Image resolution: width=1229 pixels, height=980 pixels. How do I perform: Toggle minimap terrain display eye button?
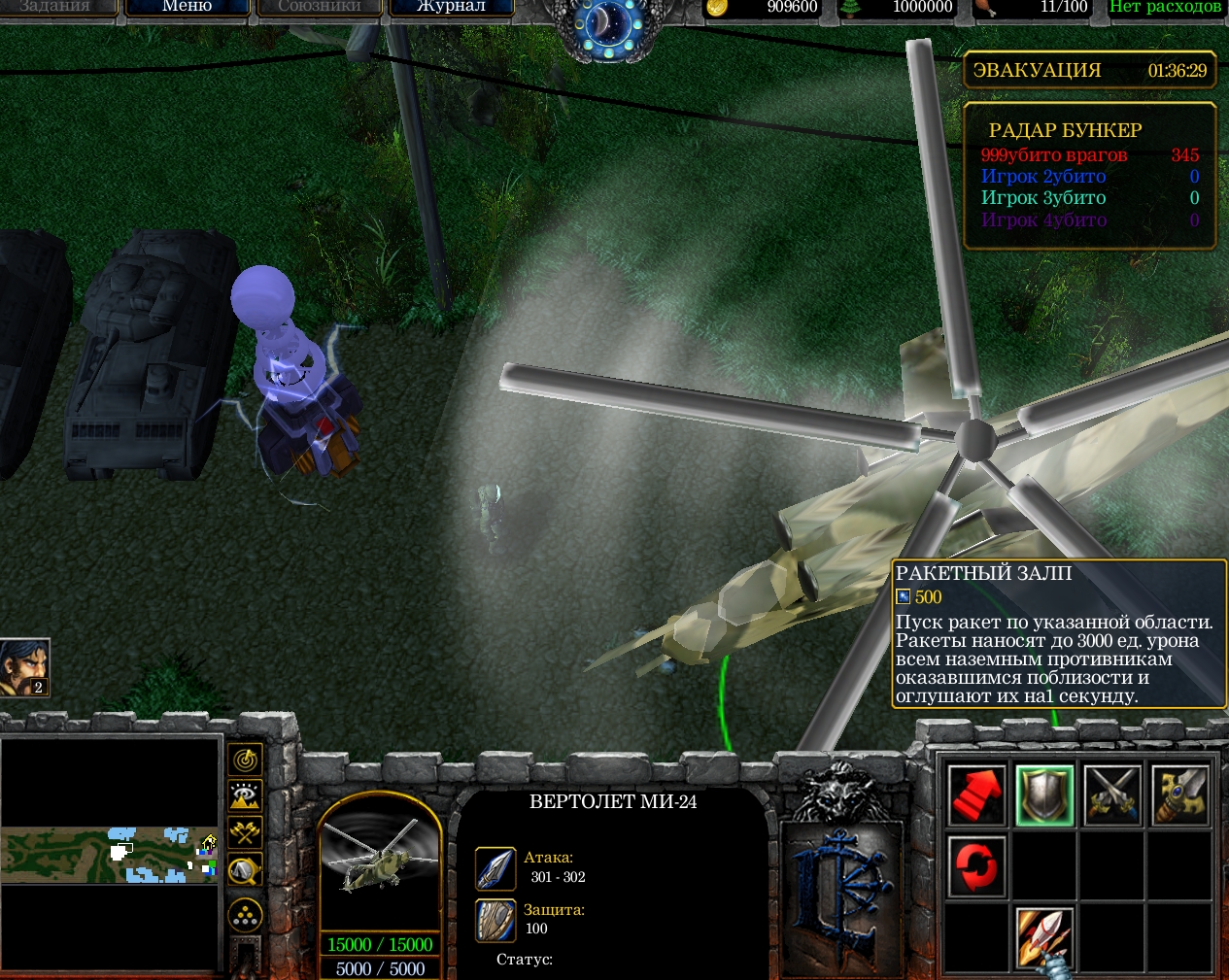tap(245, 795)
